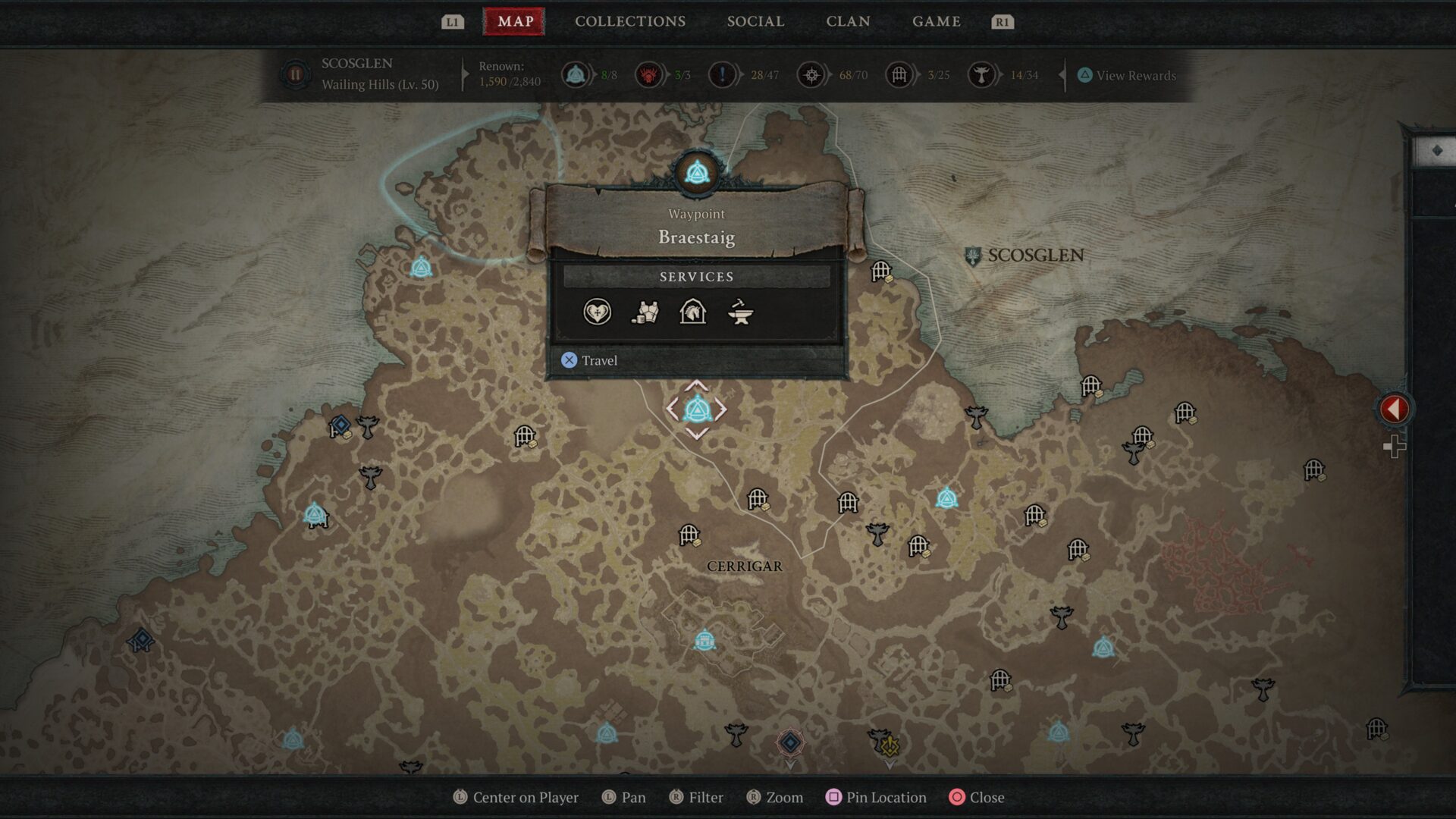Open the Stable Master horse icon
This screenshot has height=819, width=1456.
tap(691, 312)
